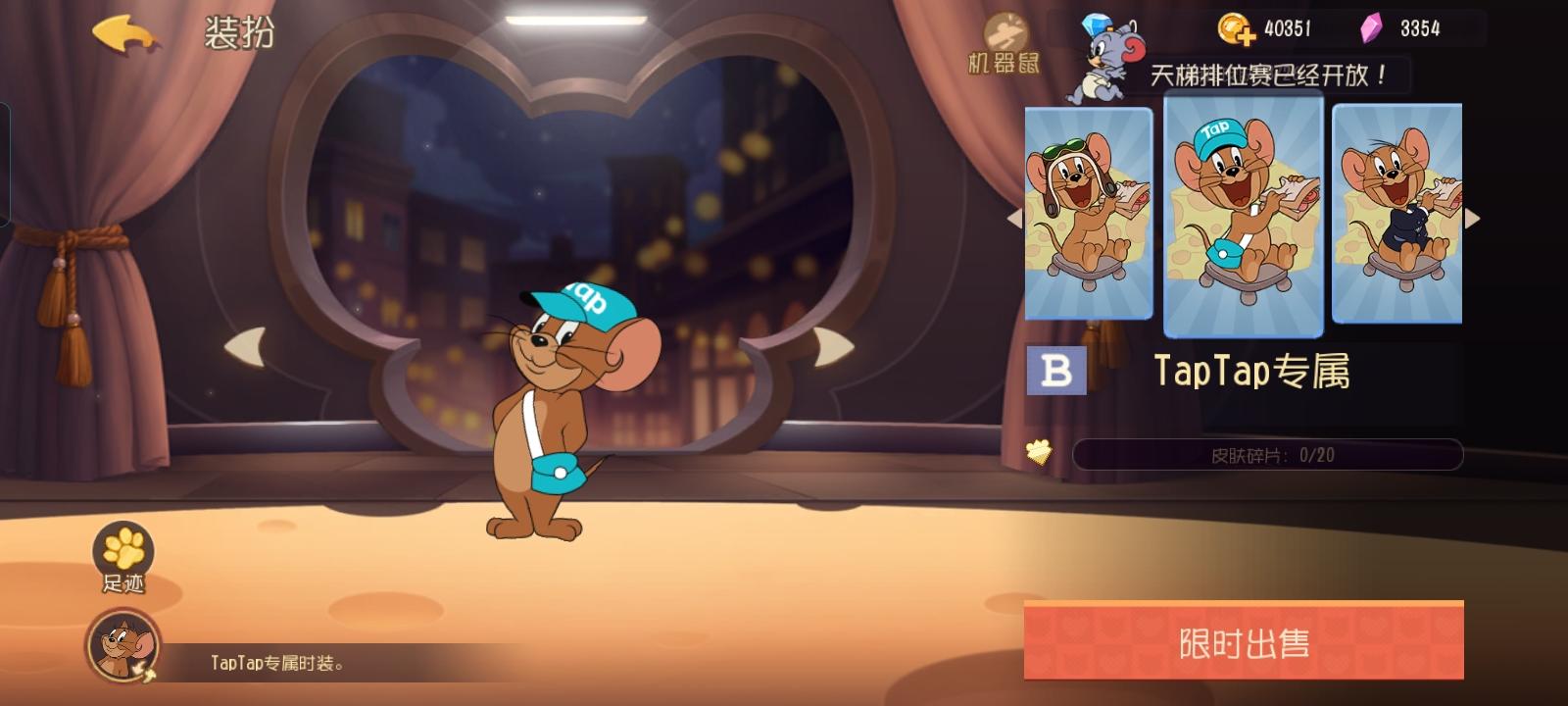Click the back arrow to leave 装扮 screen
The width and height of the screenshot is (1568, 706).
[x=122, y=31]
